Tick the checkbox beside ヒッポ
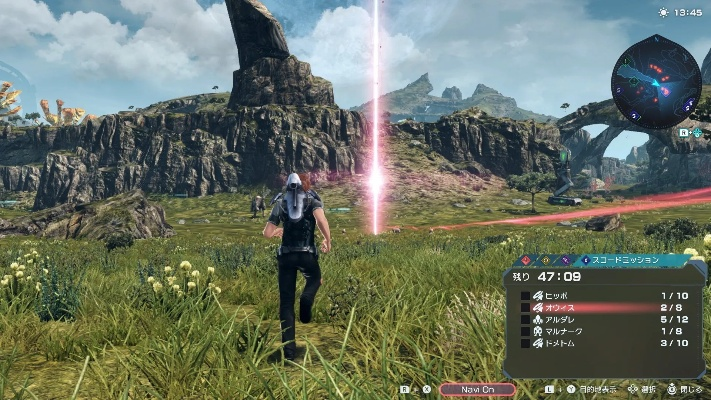The image size is (711, 400). (525, 296)
